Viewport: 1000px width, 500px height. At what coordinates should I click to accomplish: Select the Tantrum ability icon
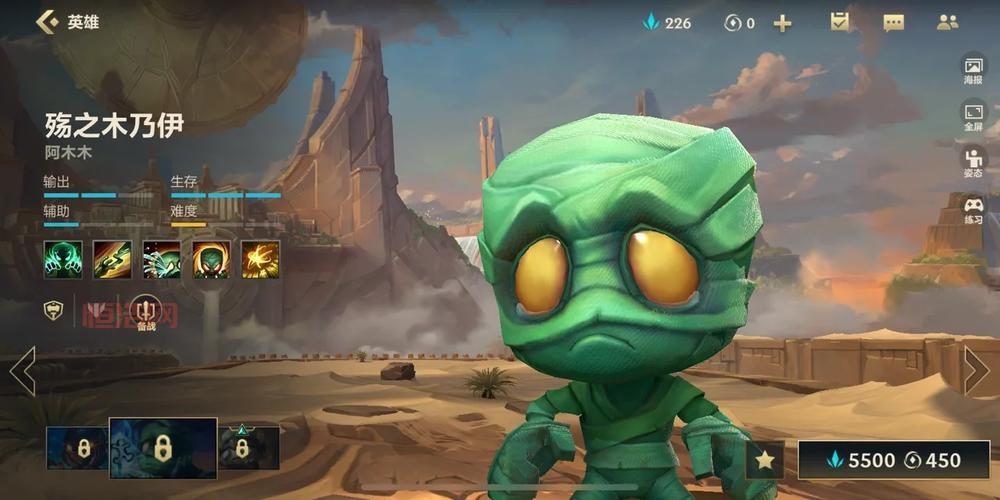pos(211,259)
